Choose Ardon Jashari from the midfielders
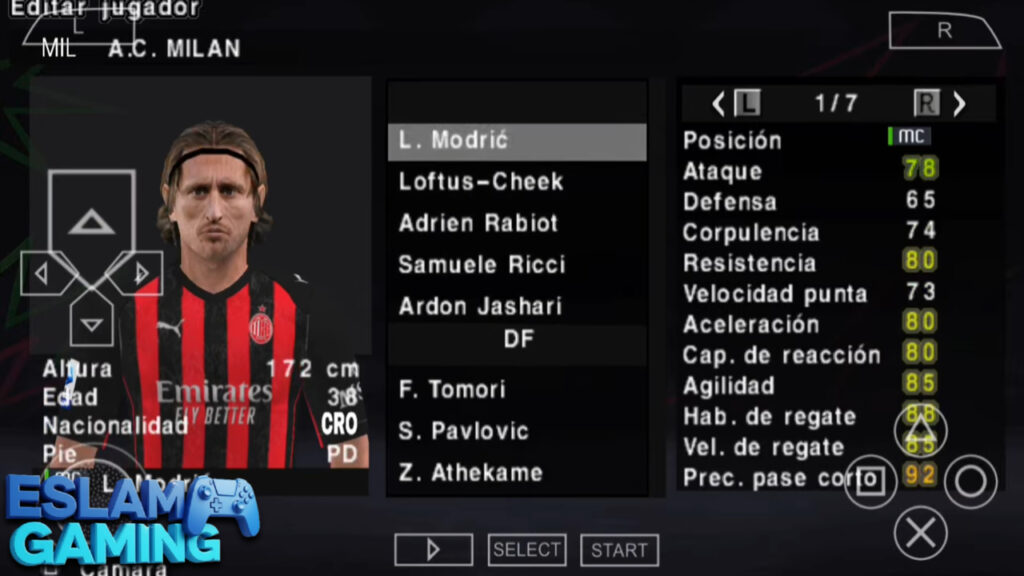1024x576 pixels. [516, 306]
